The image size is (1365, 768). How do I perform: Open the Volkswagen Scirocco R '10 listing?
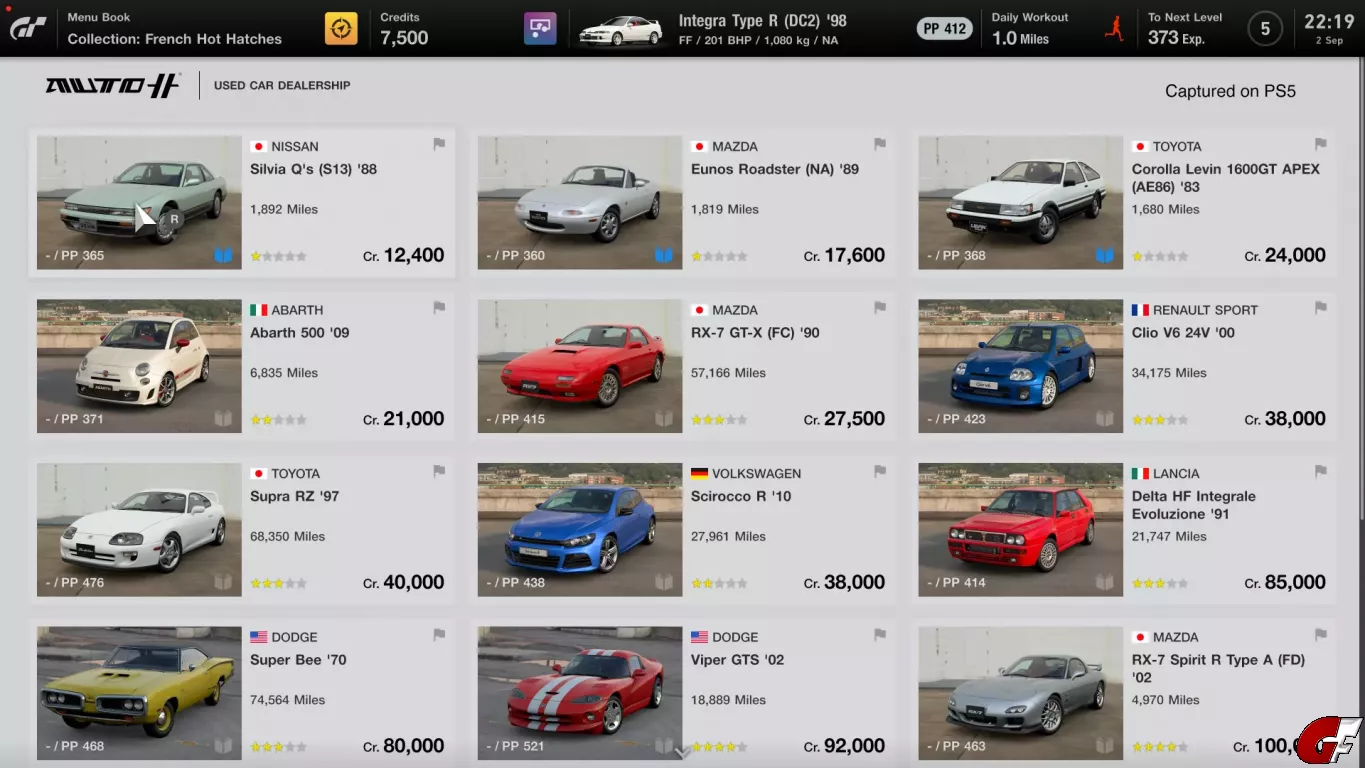682,530
